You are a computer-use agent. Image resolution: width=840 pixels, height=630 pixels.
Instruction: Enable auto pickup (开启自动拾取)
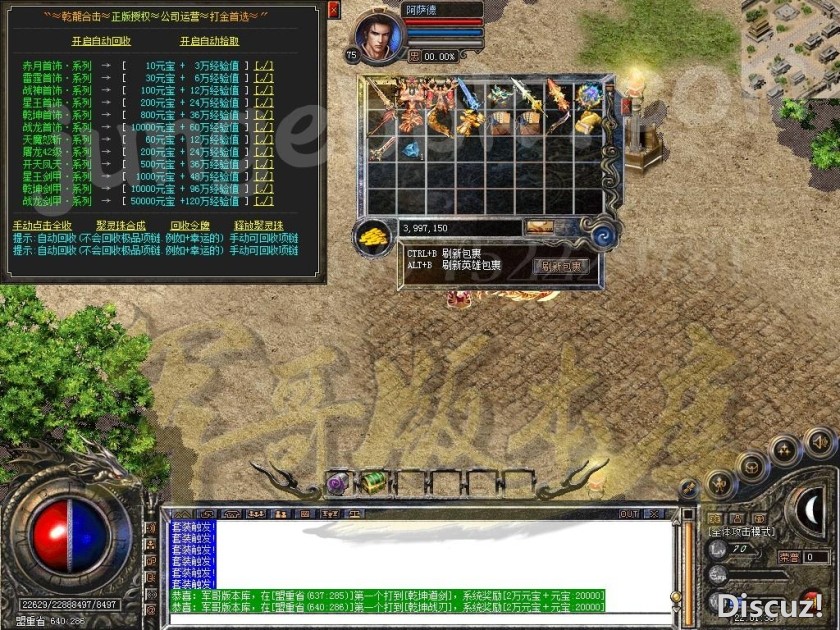click(x=209, y=41)
